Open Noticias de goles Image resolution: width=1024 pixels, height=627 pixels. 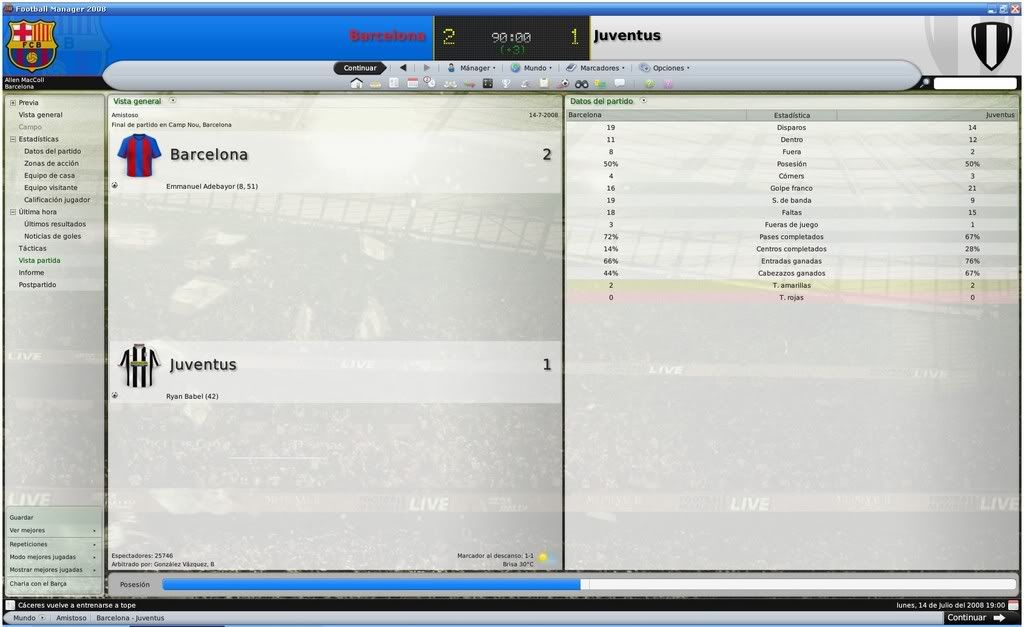click(x=52, y=236)
